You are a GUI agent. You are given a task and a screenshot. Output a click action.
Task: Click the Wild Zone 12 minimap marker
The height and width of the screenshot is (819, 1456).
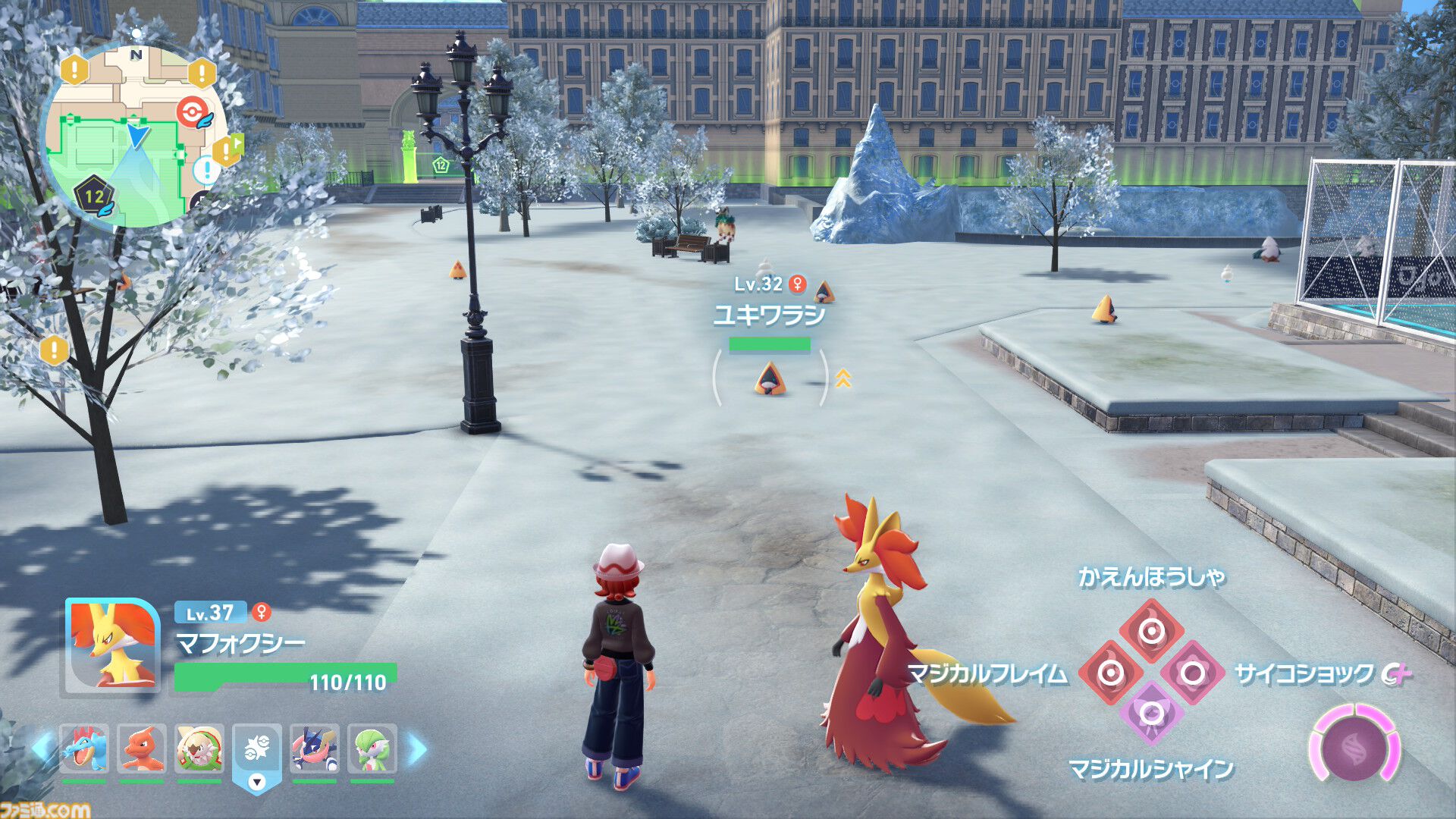click(x=93, y=196)
